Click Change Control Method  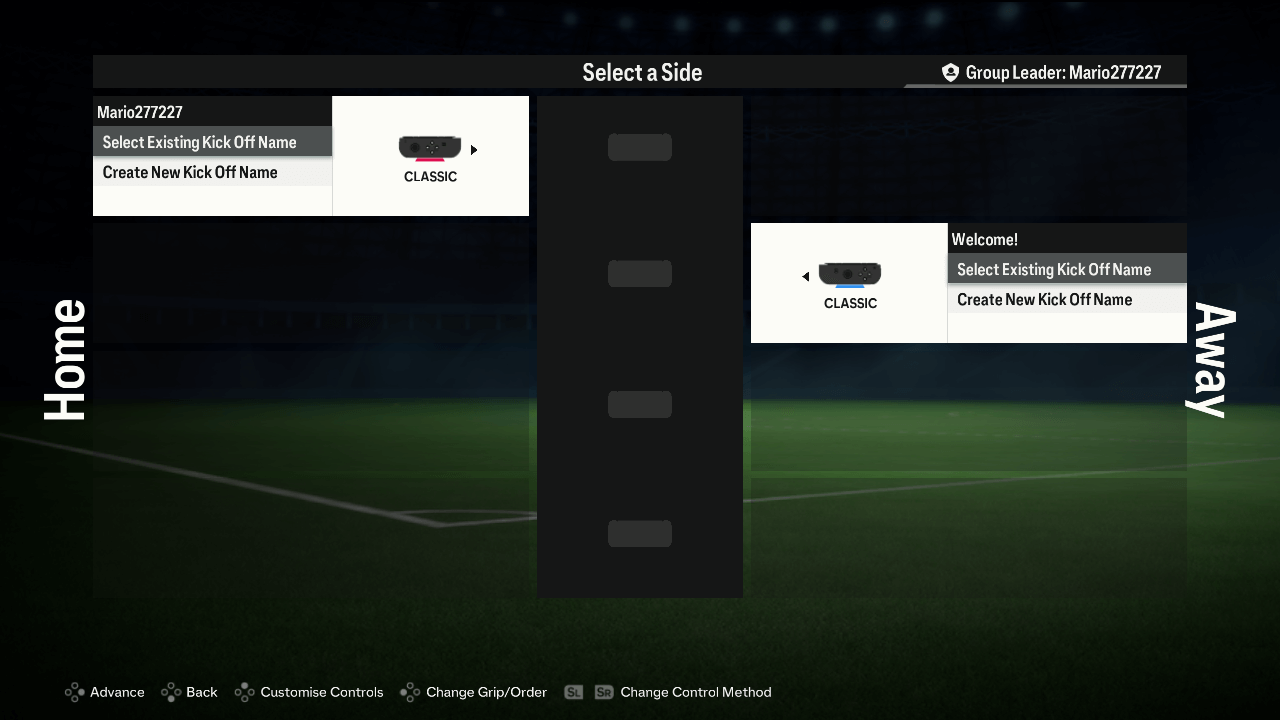[x=695, y=692]
